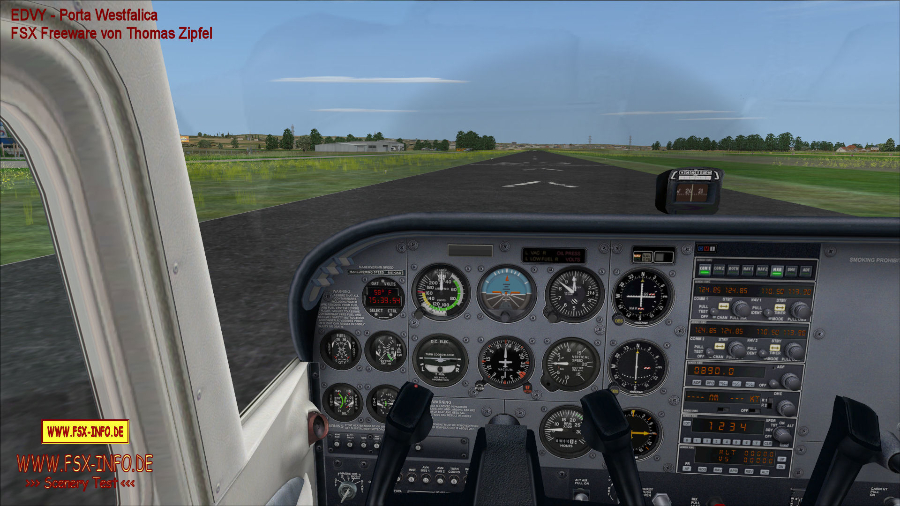Toggle the MKR marker audio button
This screenshot has height=506, width=900.
click(778, 269)
